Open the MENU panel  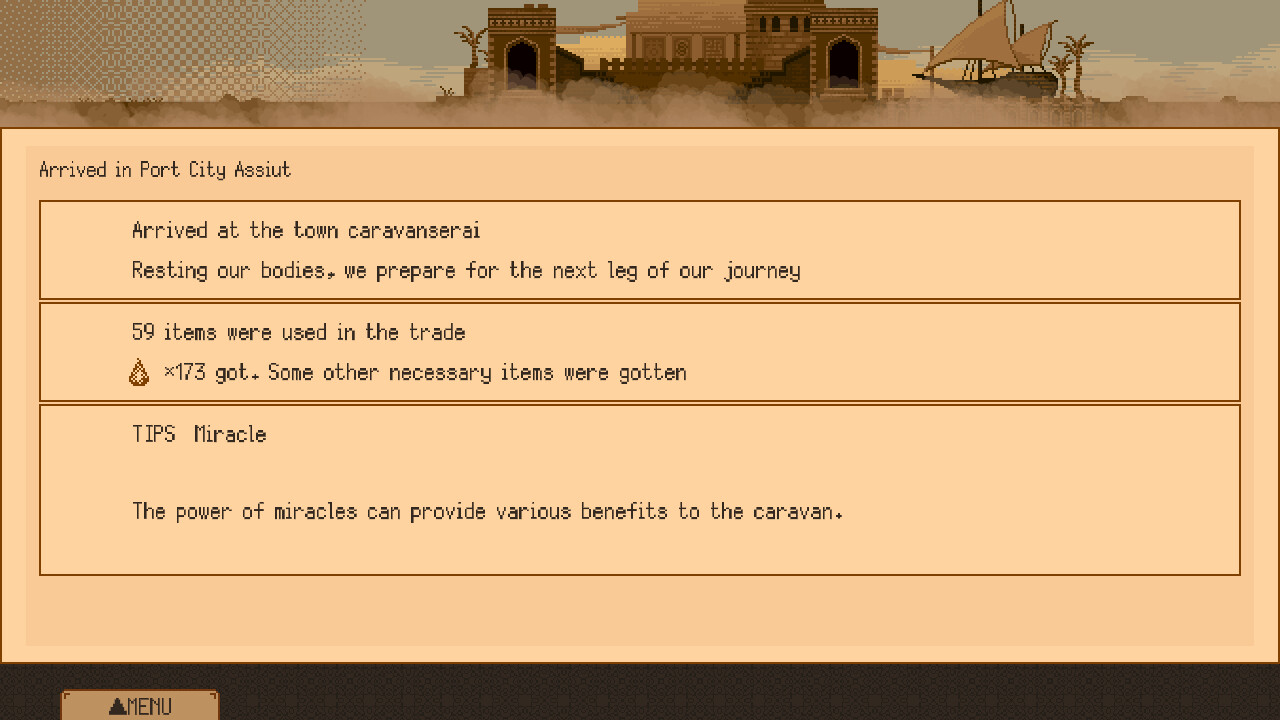click(x=138, y=705)
